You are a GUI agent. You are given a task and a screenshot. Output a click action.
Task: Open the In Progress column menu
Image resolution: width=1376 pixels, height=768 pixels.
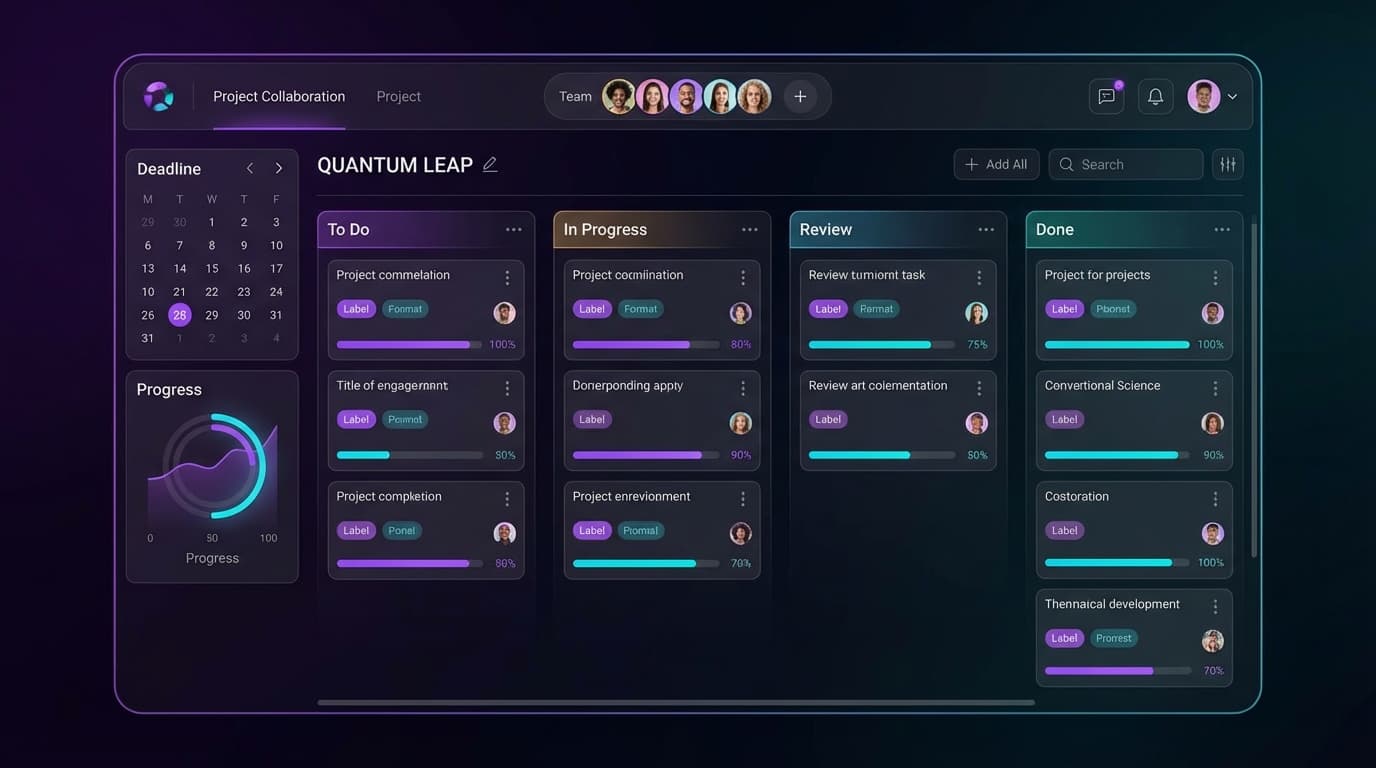750,230
